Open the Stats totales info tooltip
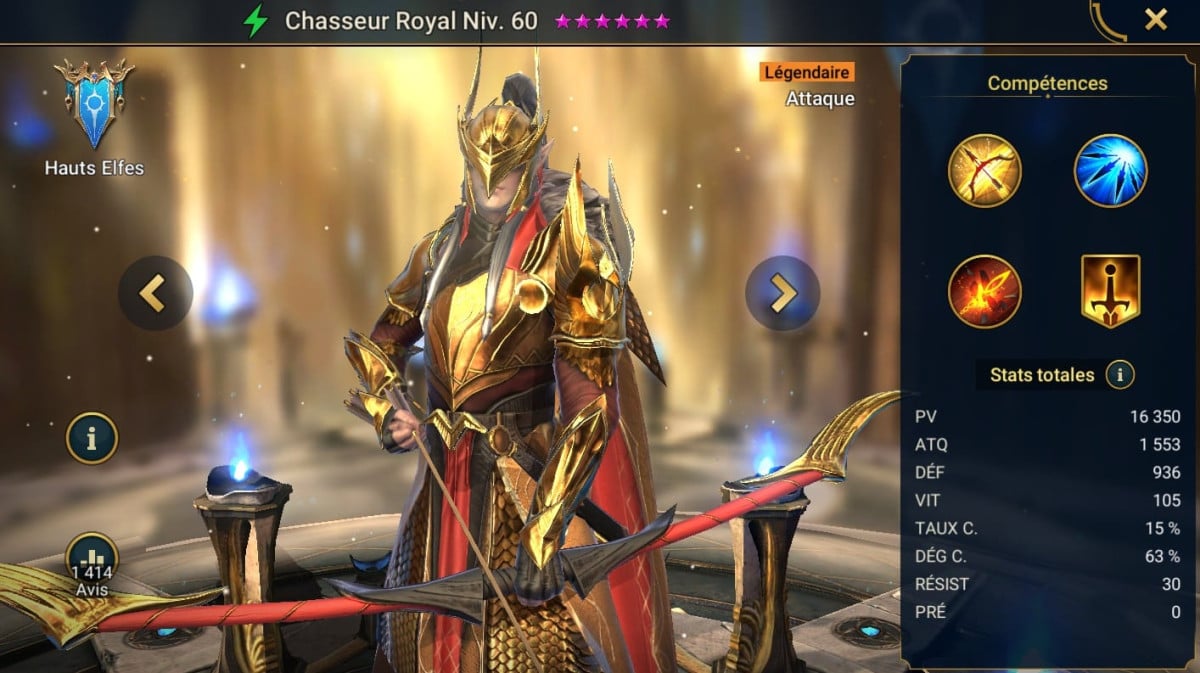This screenshot has height=673, width=1200. [1120, 375]
